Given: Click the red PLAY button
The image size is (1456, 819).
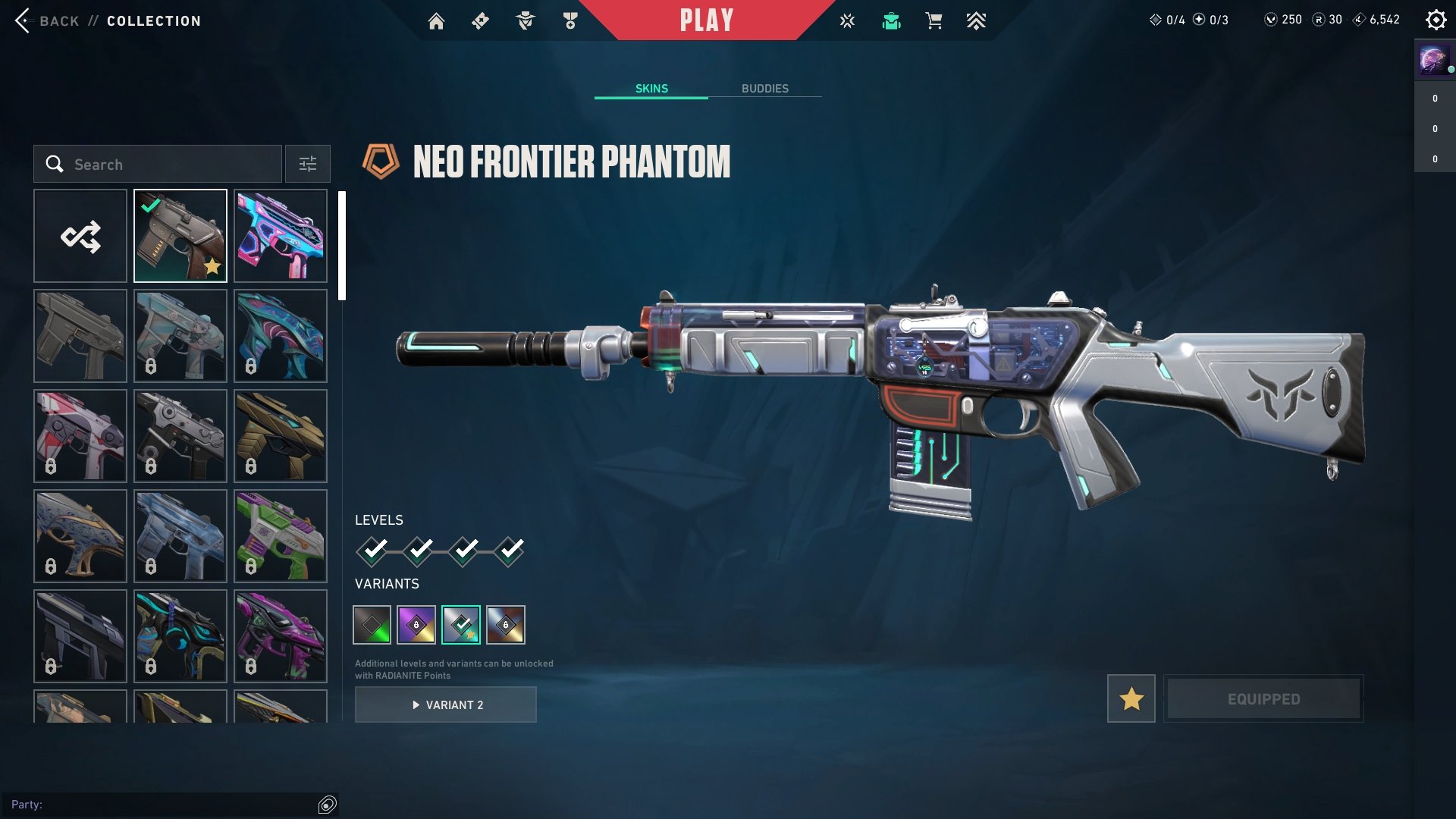Looking at the screenshot, I should pos(706,20).
